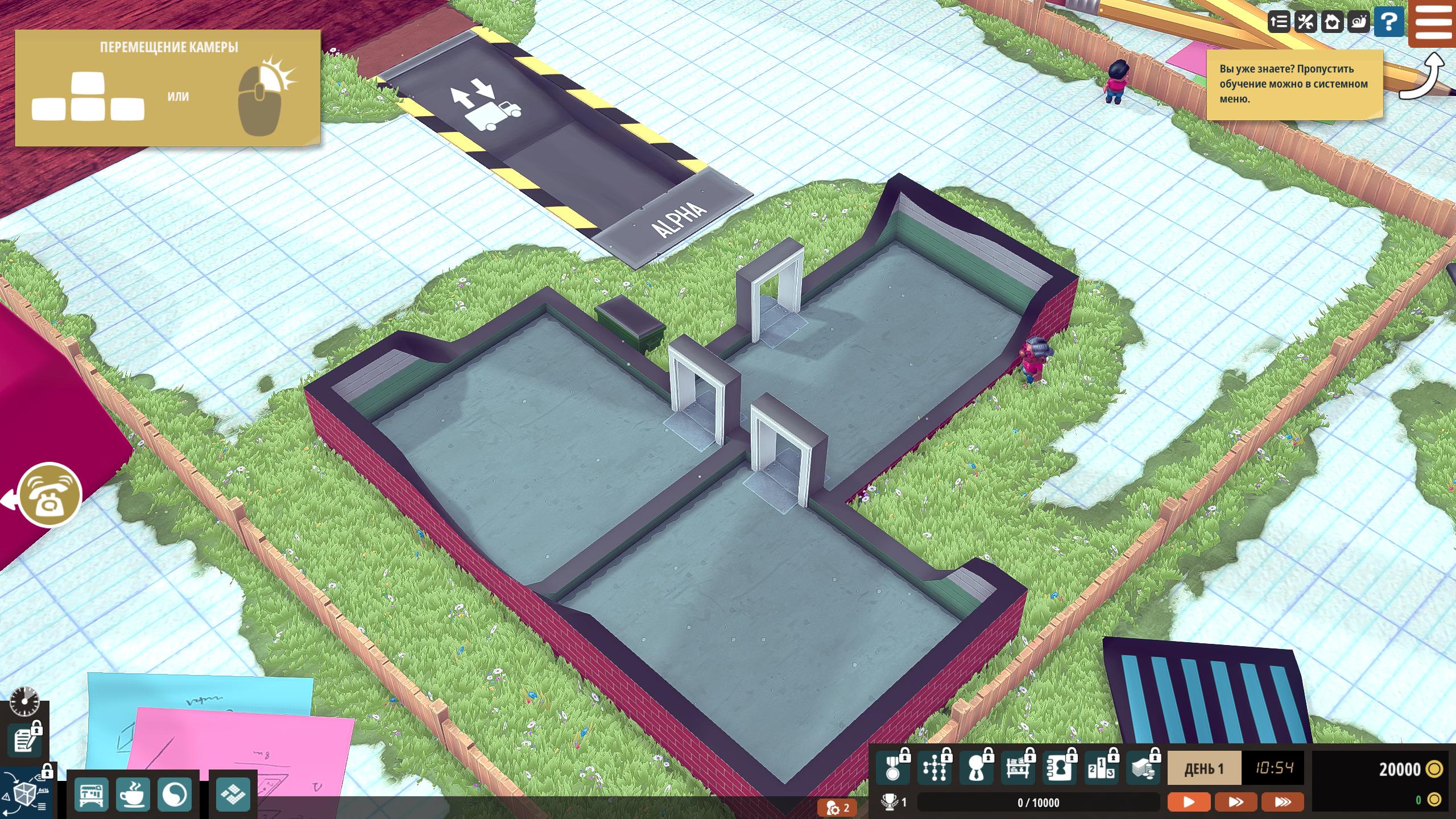The image size is (1456, 819).
Task: Open the floor tiles build tool
Action: tap(233, 794)
